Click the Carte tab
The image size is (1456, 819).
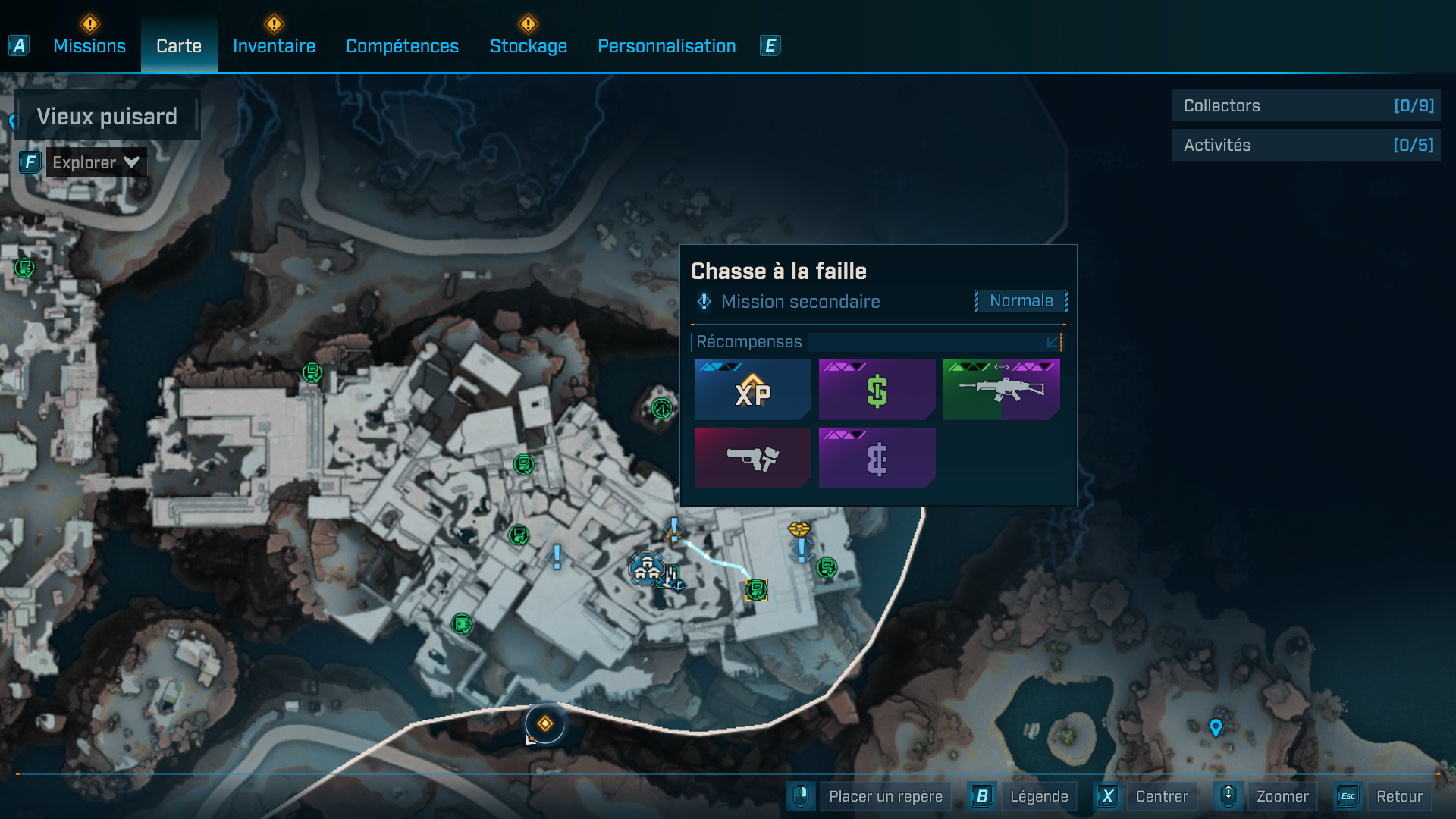click(x=179, y=46)
